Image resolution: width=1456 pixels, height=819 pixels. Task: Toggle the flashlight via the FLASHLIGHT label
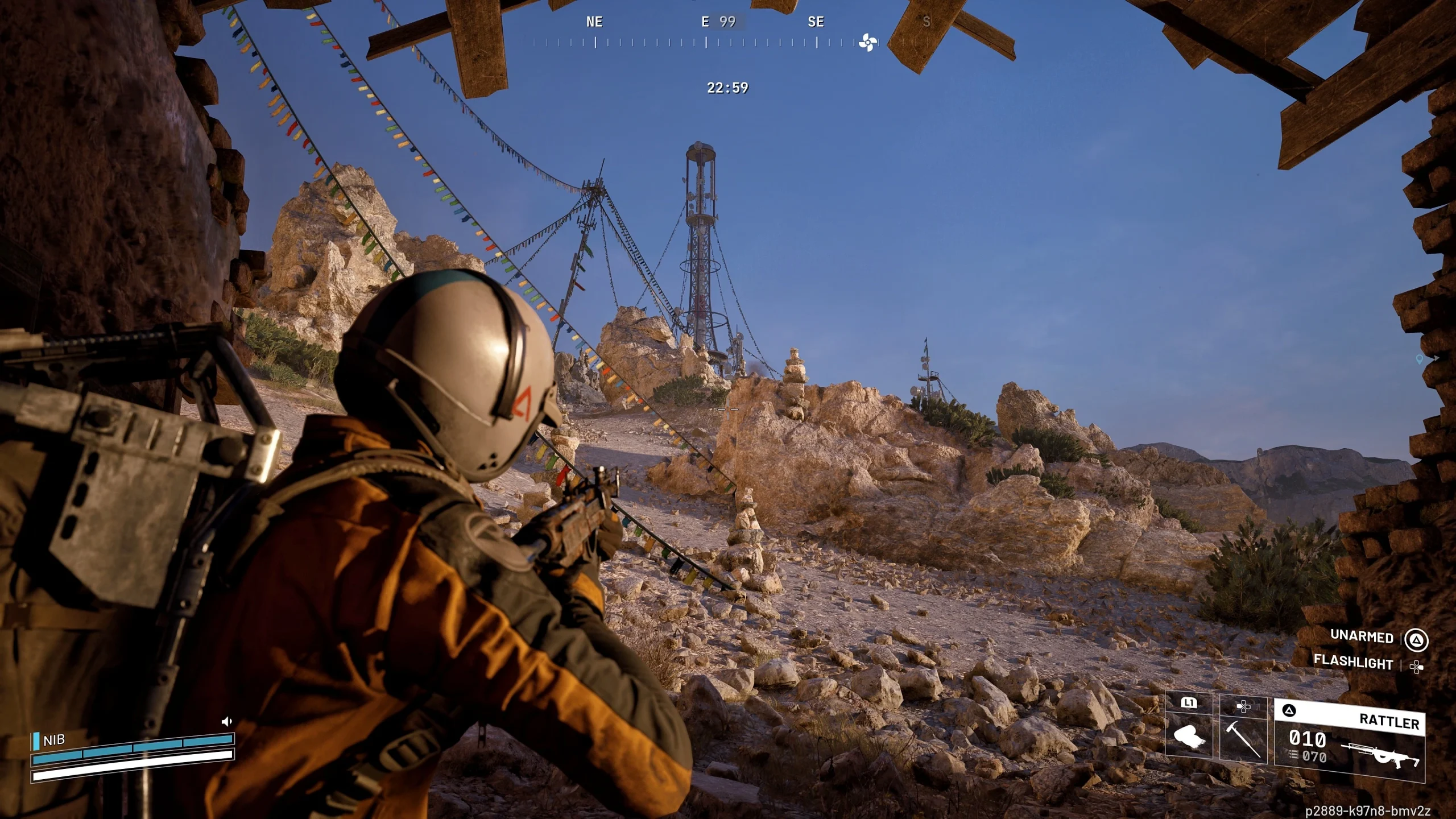(x=1352, y=663)
